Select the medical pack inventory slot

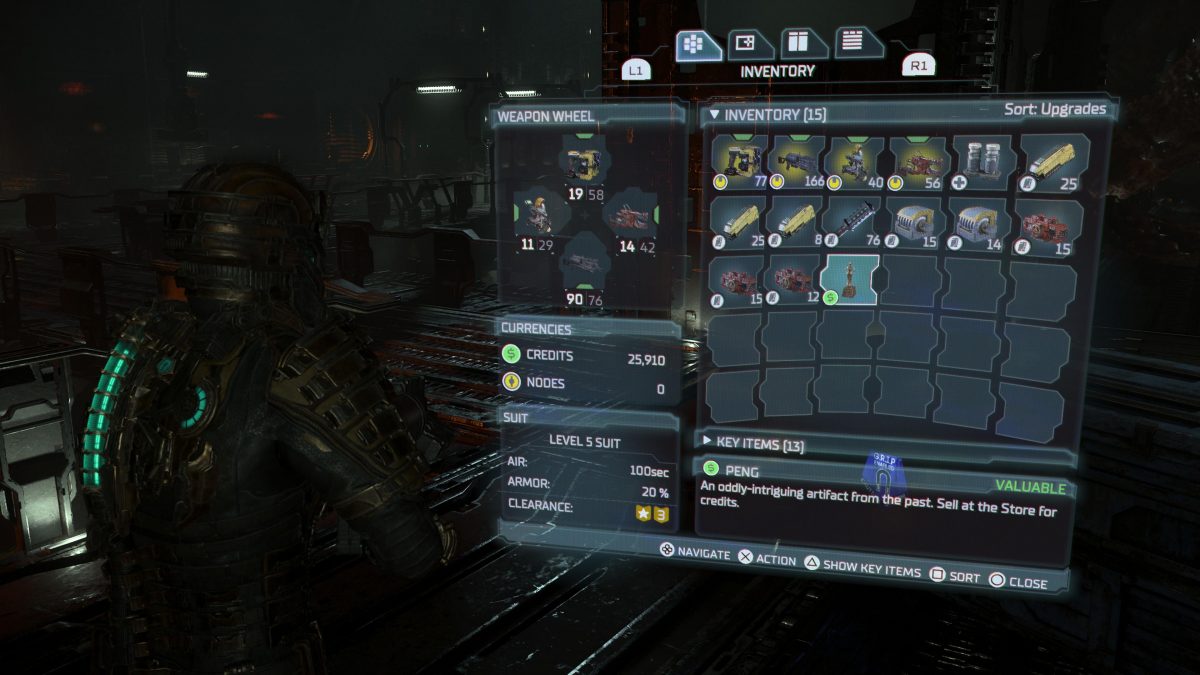pyautogui.click(x=979, y=162)
